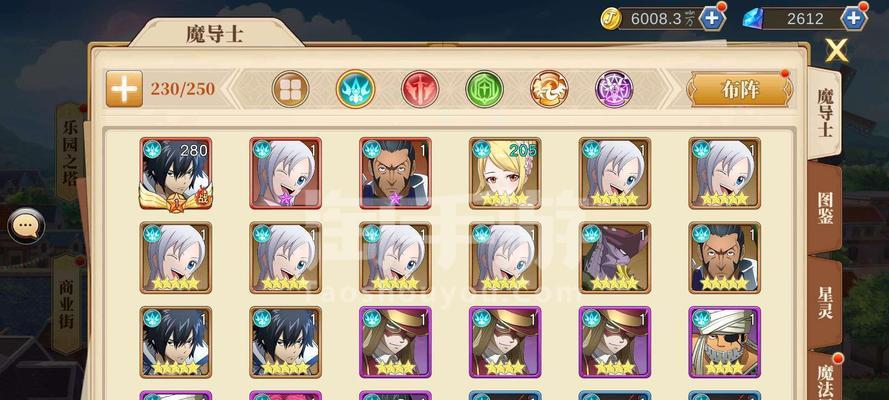The image size is (889, 400).
Task: Filter heroes by red element icon
Action: 420,89
